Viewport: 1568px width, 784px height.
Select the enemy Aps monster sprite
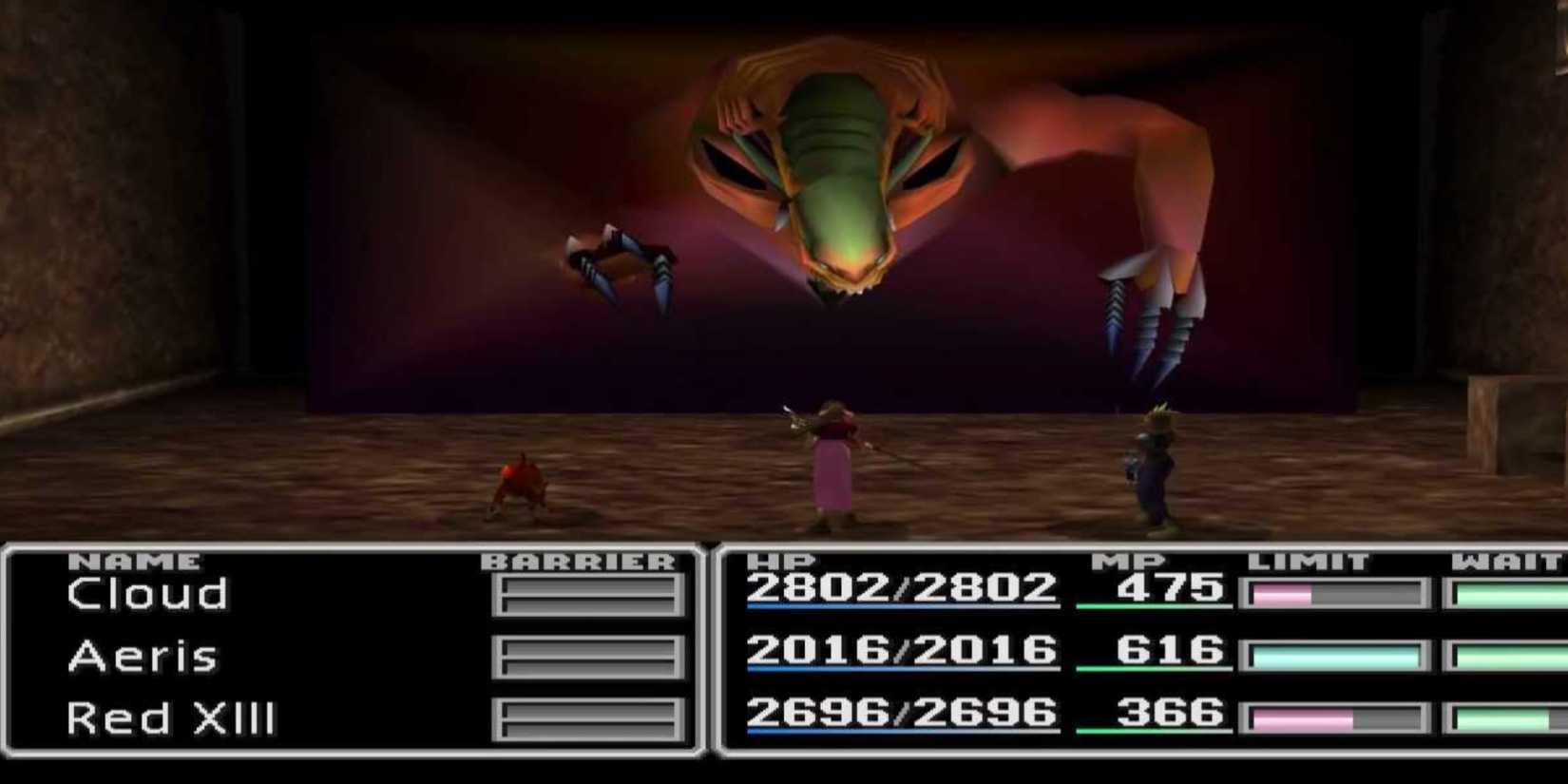point(836,171)
